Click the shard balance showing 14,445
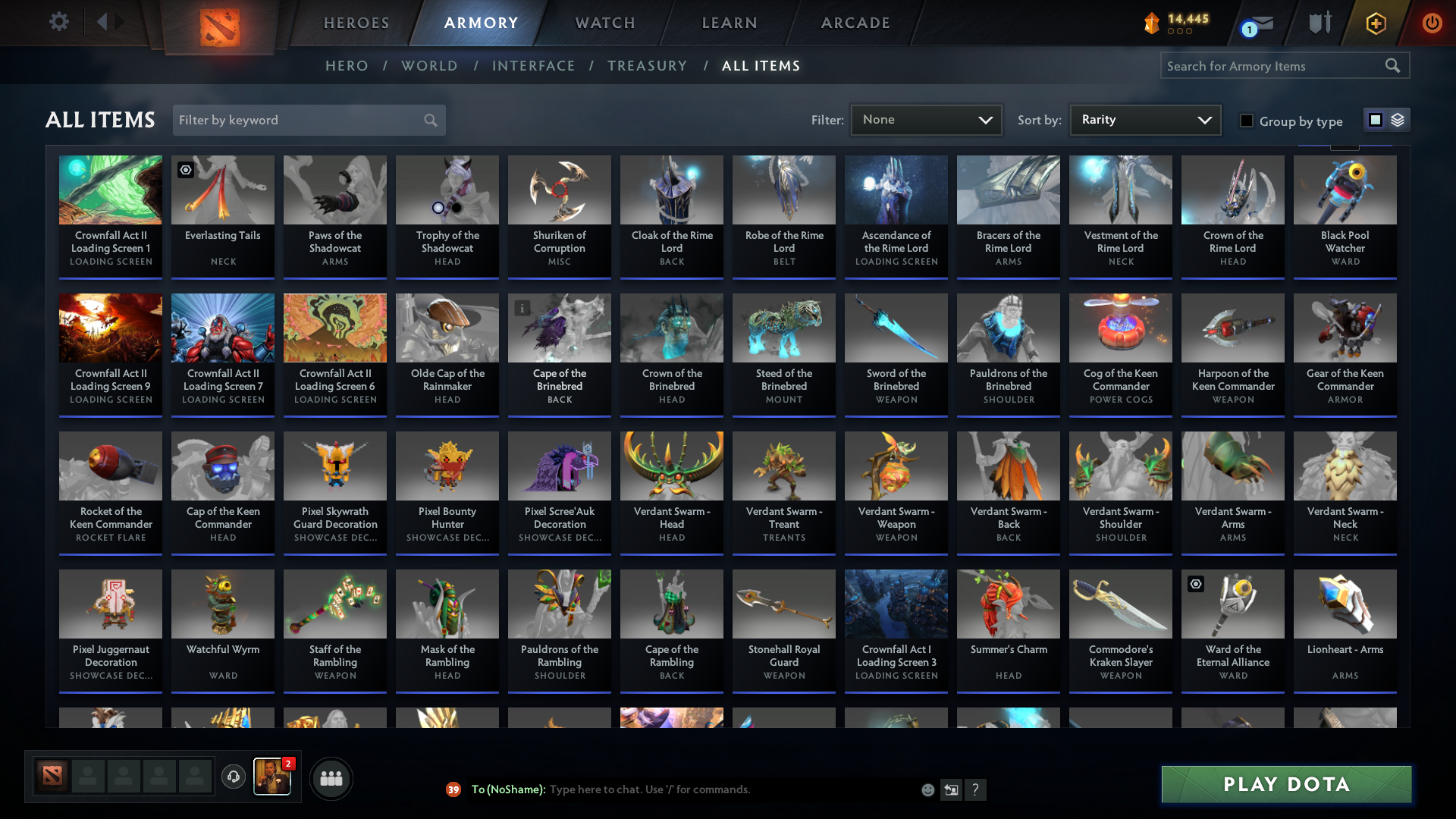 [1175, 23]
